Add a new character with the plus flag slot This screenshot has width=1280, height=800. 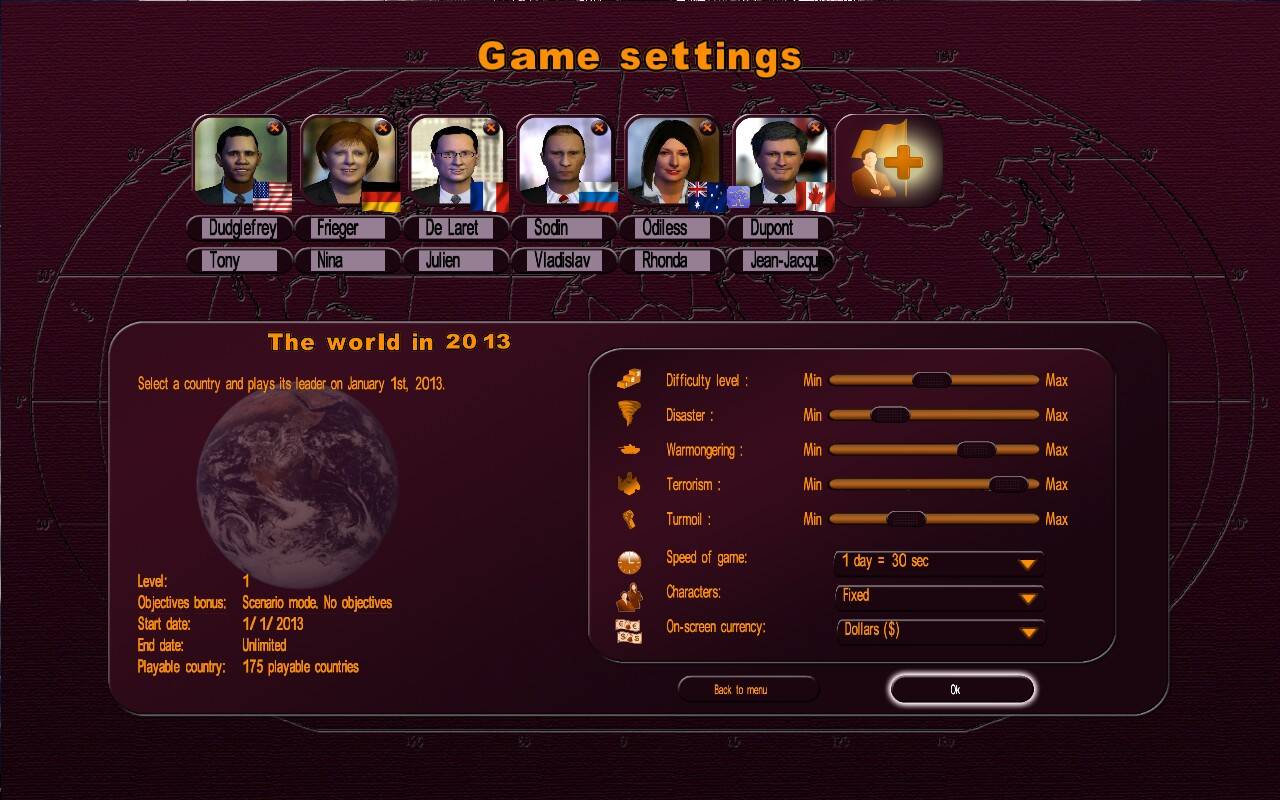coord(888,160)
